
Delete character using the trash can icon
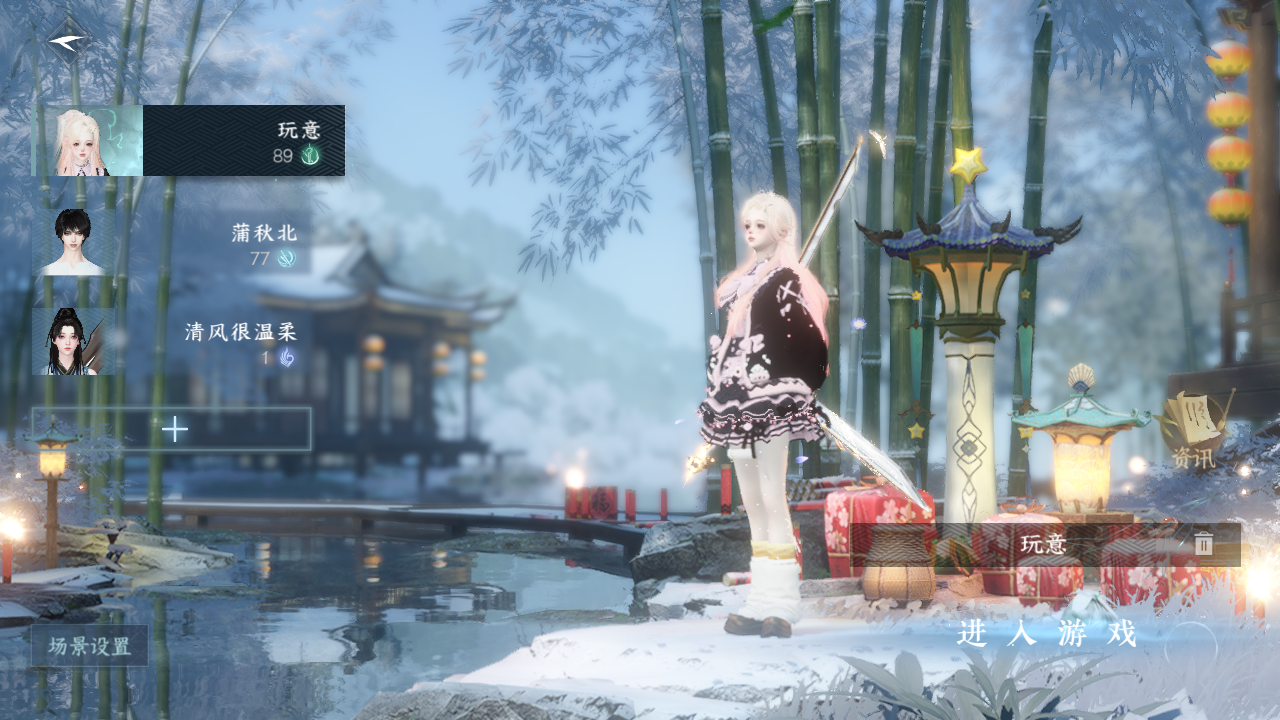(x=1203, y=544)
